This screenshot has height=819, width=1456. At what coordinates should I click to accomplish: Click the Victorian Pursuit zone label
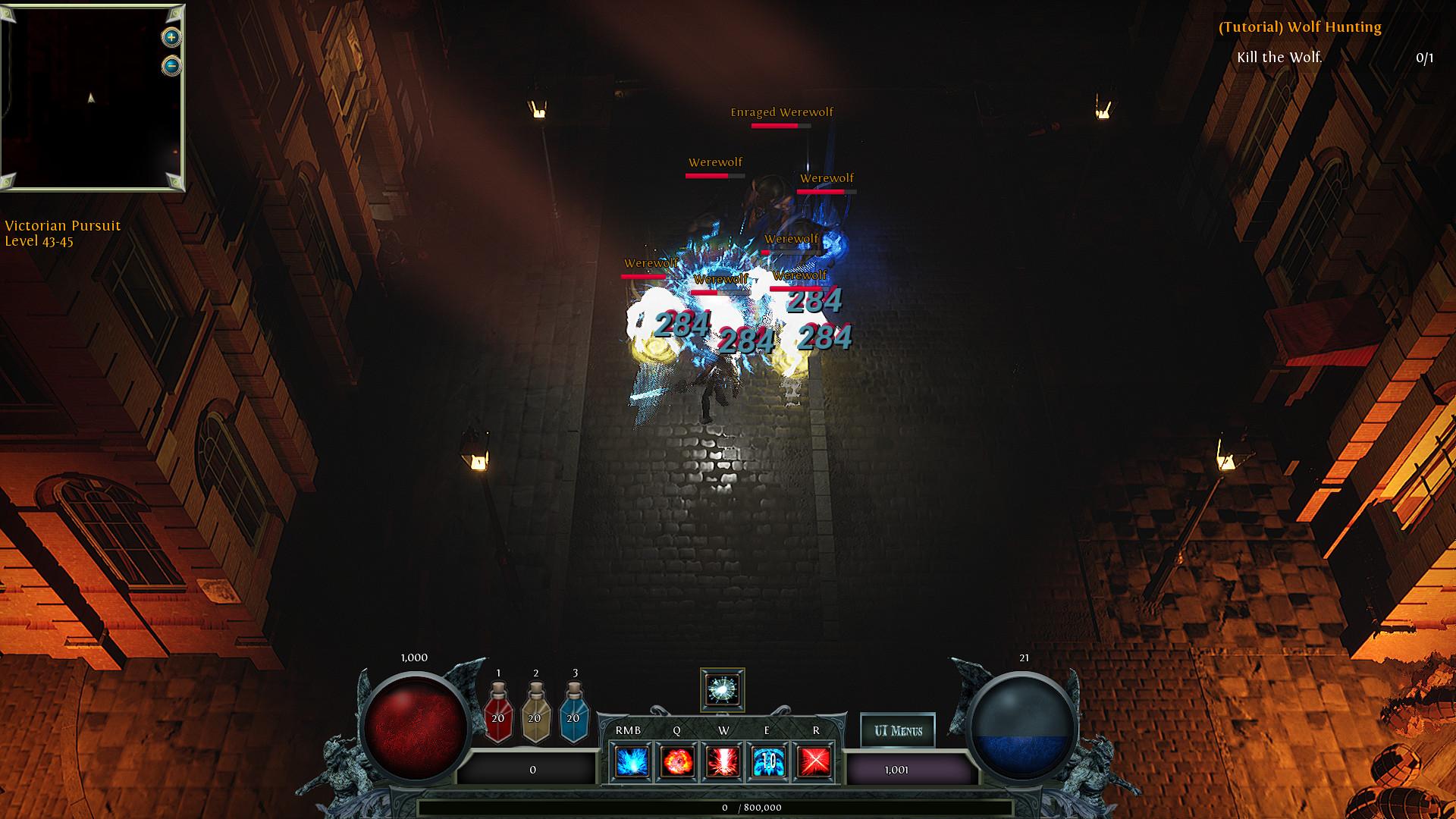click(62, 226)
